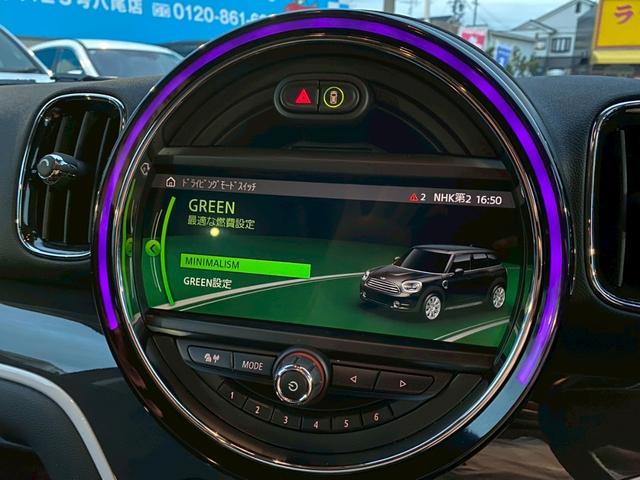The width and height of the screenshot is (640, 480).
Task: Tap the home icon in the header
Action: pos(170,182)
